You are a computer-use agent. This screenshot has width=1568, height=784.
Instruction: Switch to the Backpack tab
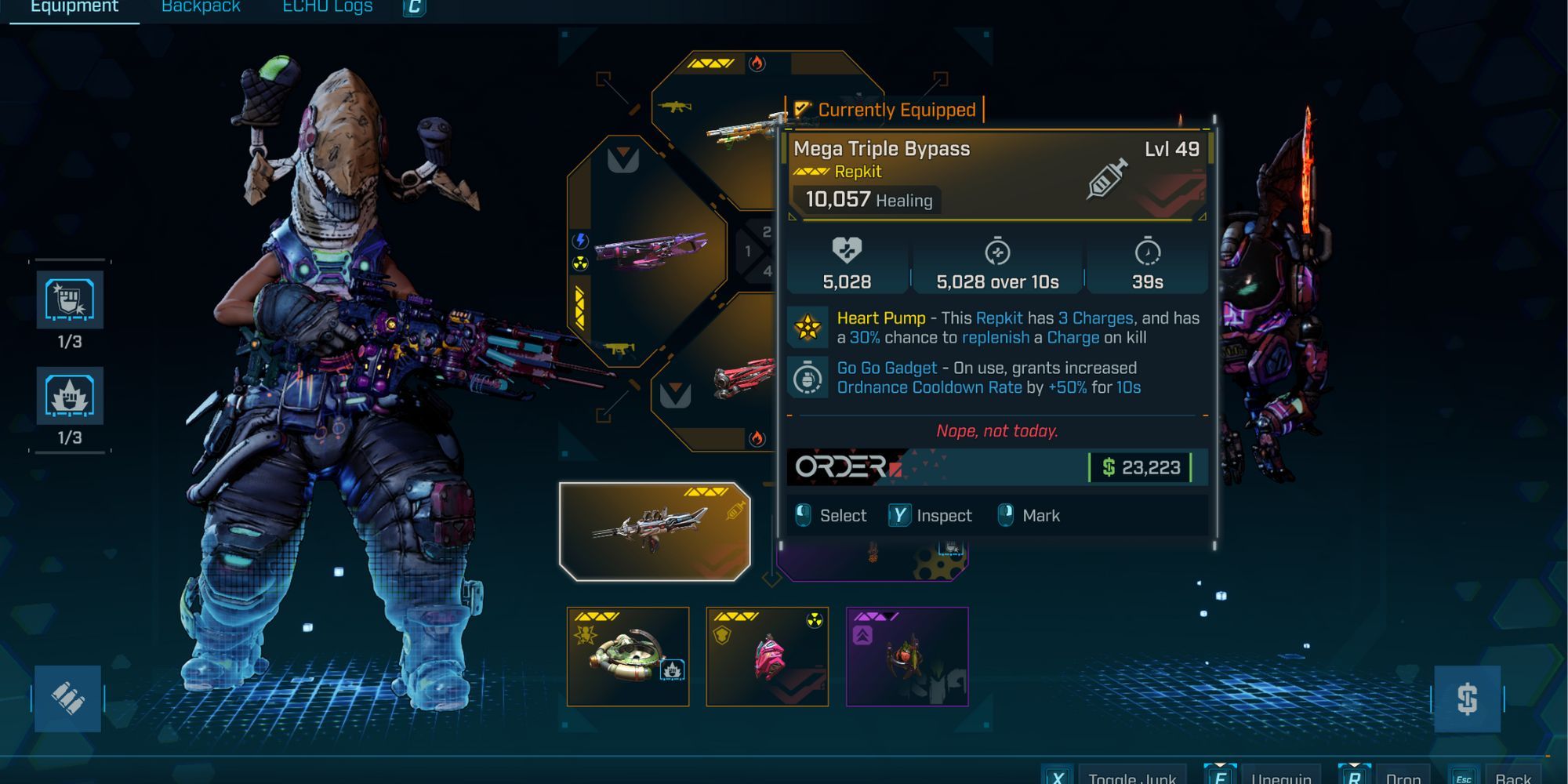click(x=201, y=7)
